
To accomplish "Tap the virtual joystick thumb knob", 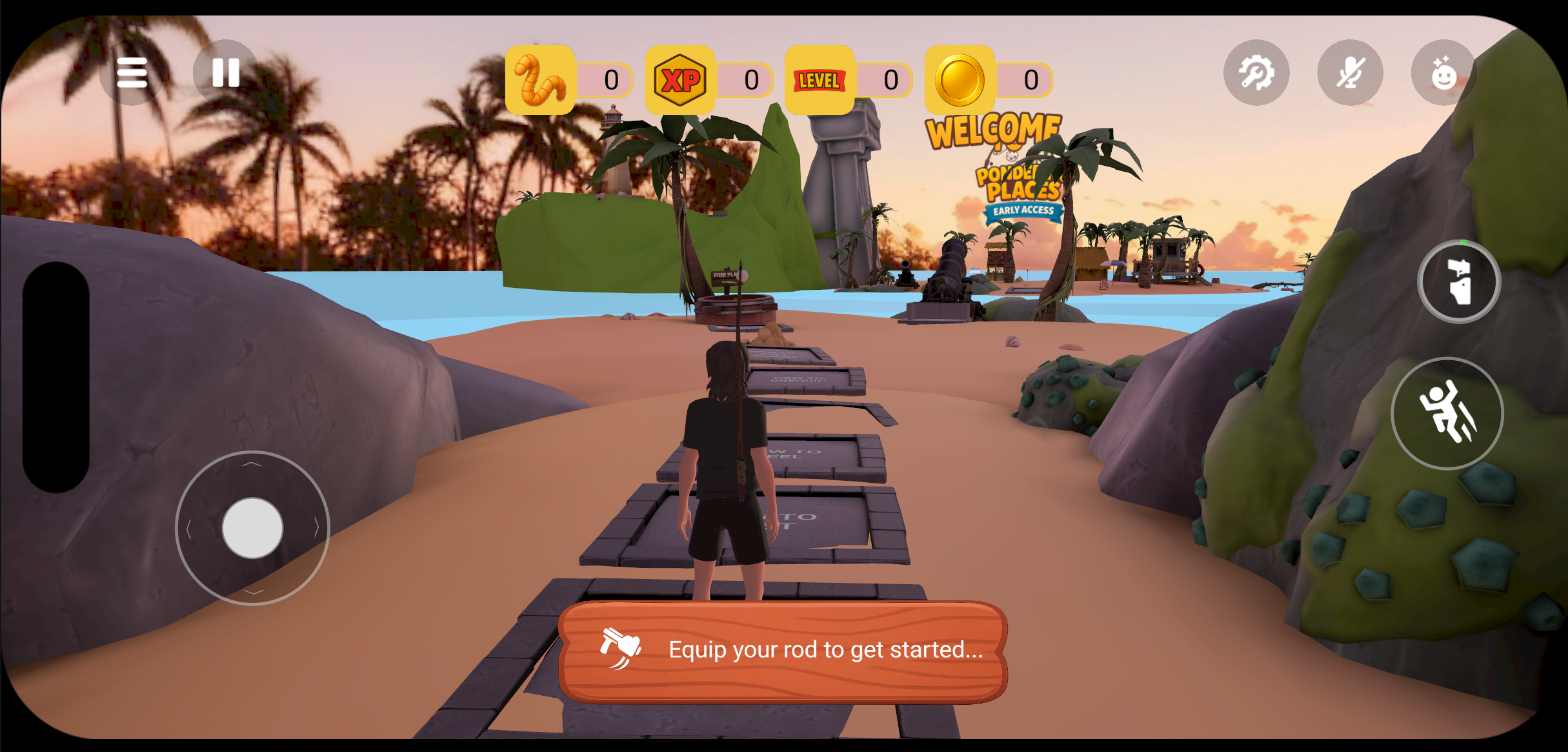I will (252, 528).
